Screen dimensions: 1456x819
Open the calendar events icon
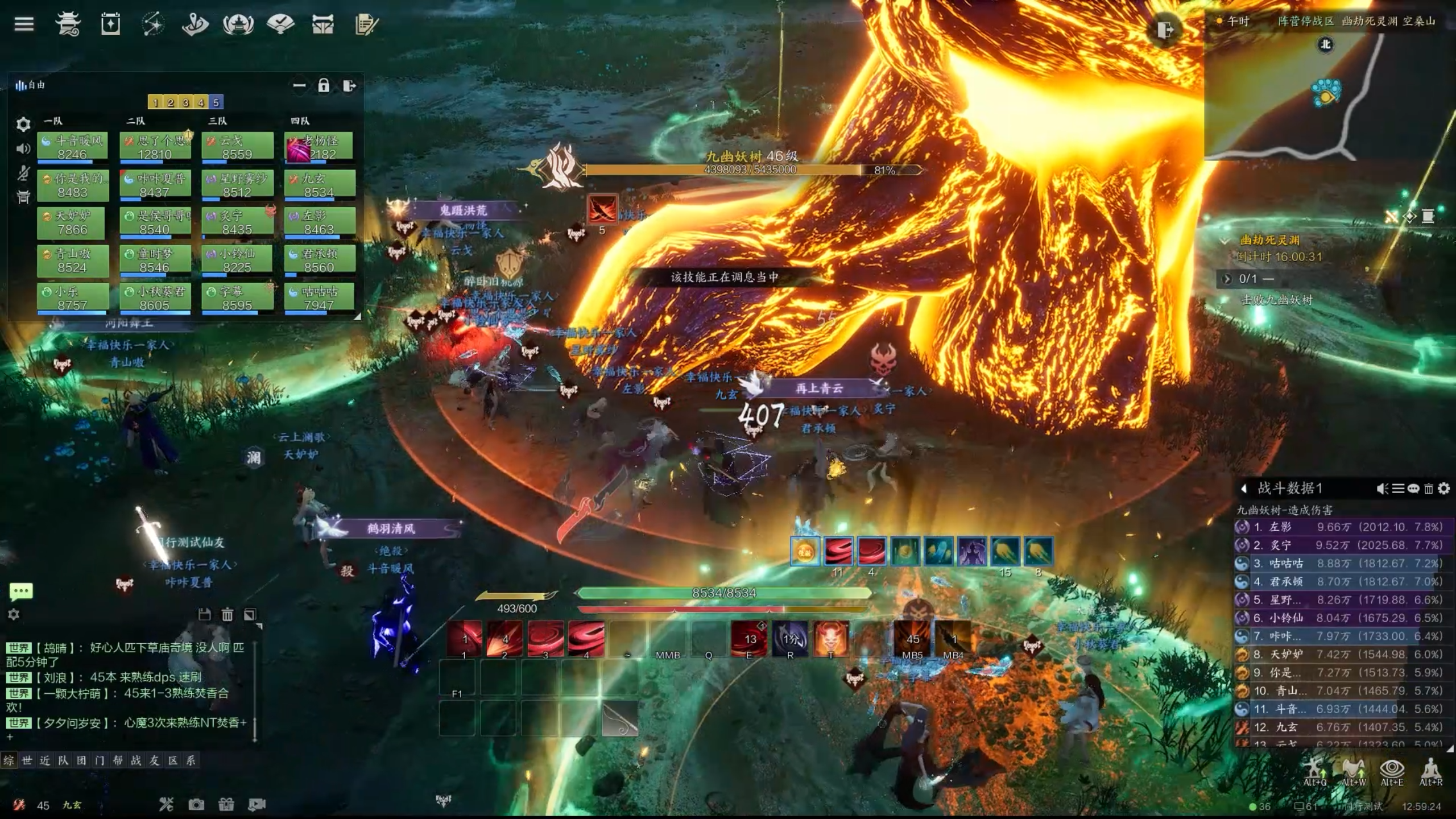[x=110, y=24]
